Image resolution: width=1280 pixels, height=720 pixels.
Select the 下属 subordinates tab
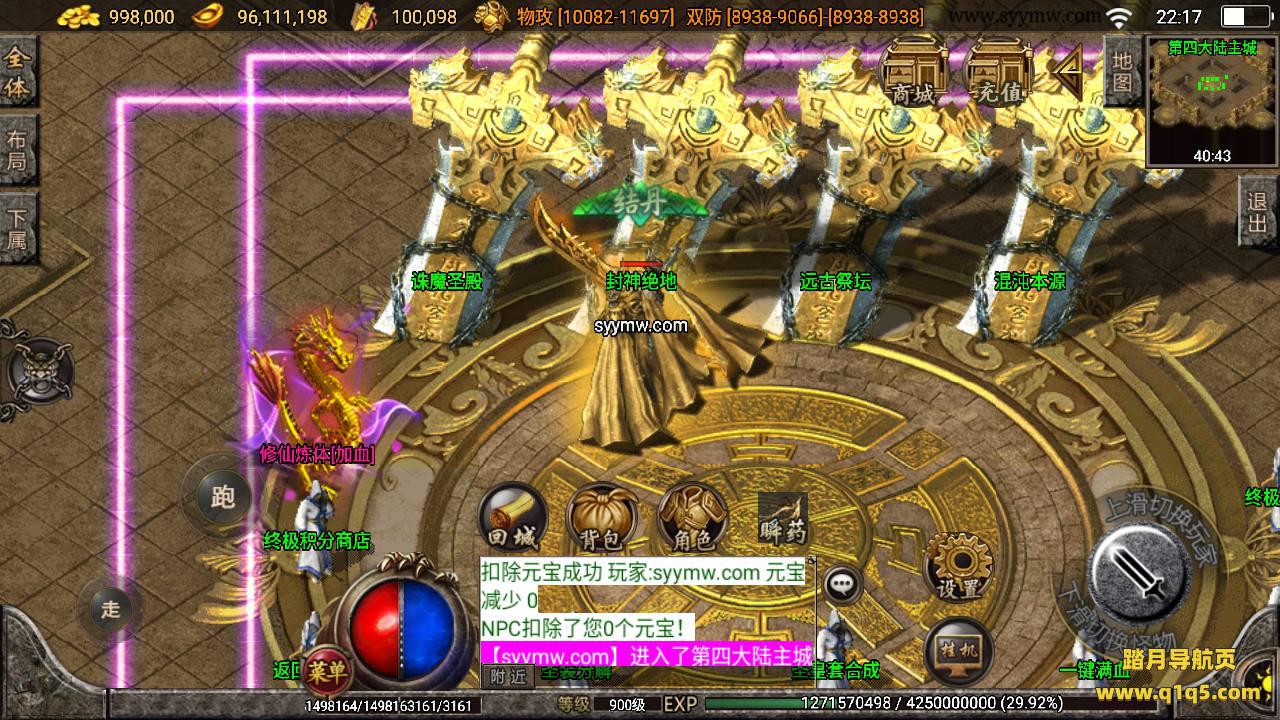pyautogui.click(x=17, y=228)
